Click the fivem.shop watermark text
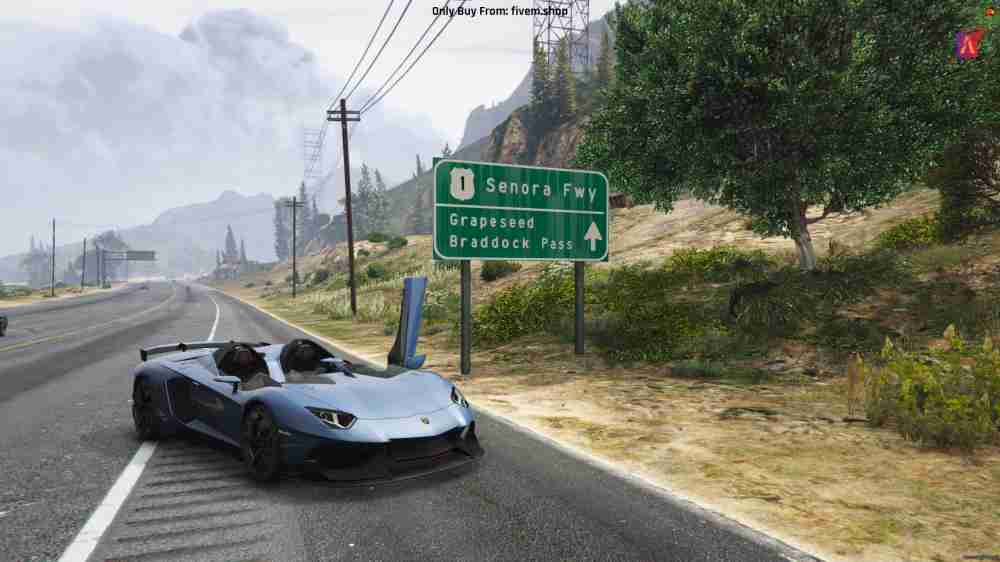Image resolution: width=1000 pixels, height=562 pixels. 499,11
